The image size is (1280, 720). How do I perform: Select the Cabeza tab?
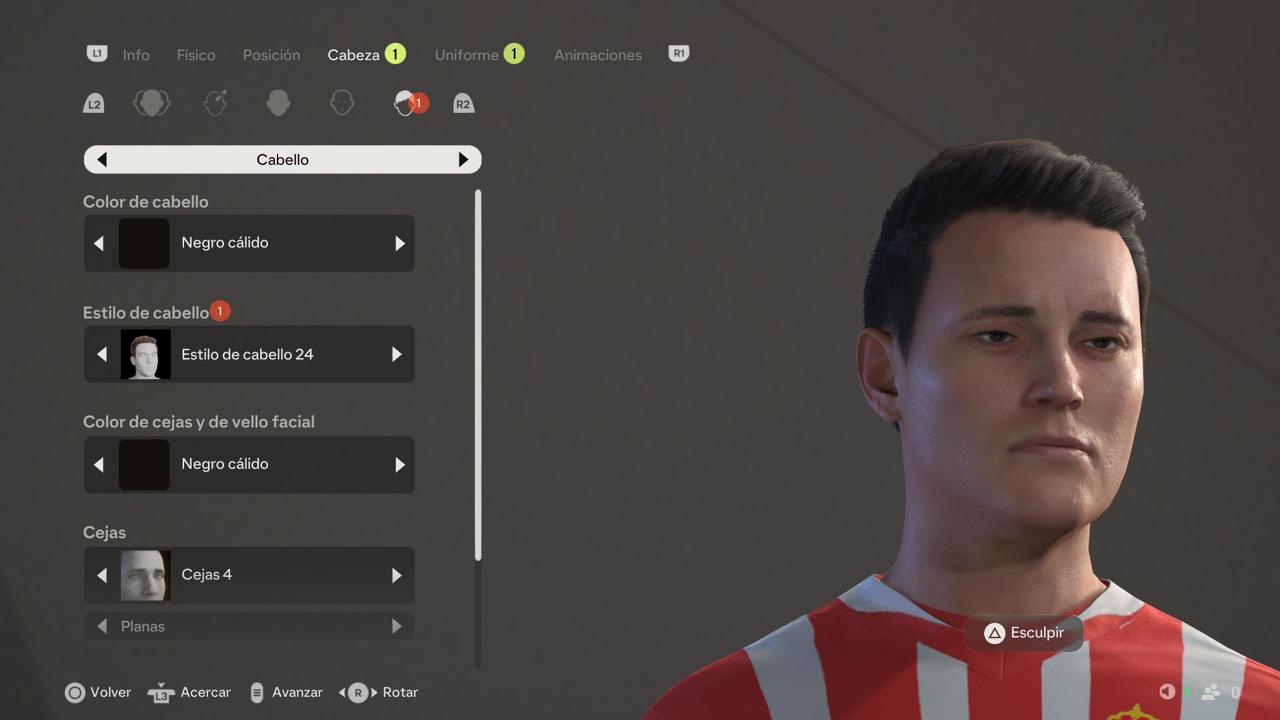(353, 55)
